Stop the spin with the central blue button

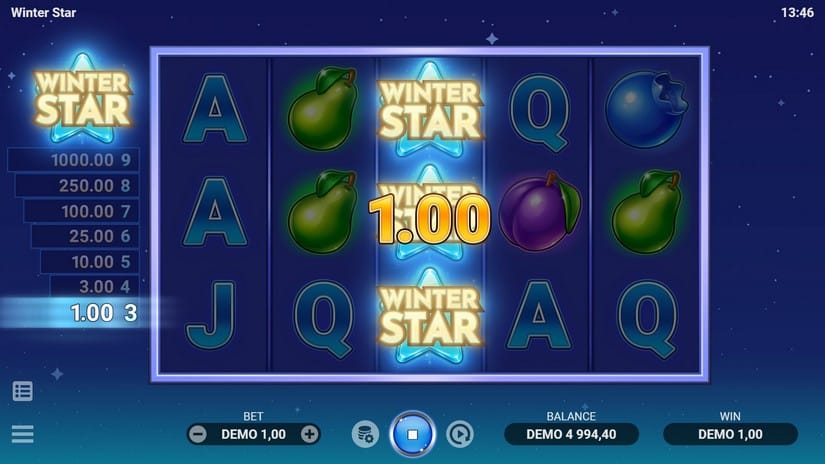click(x=412, y=435)
